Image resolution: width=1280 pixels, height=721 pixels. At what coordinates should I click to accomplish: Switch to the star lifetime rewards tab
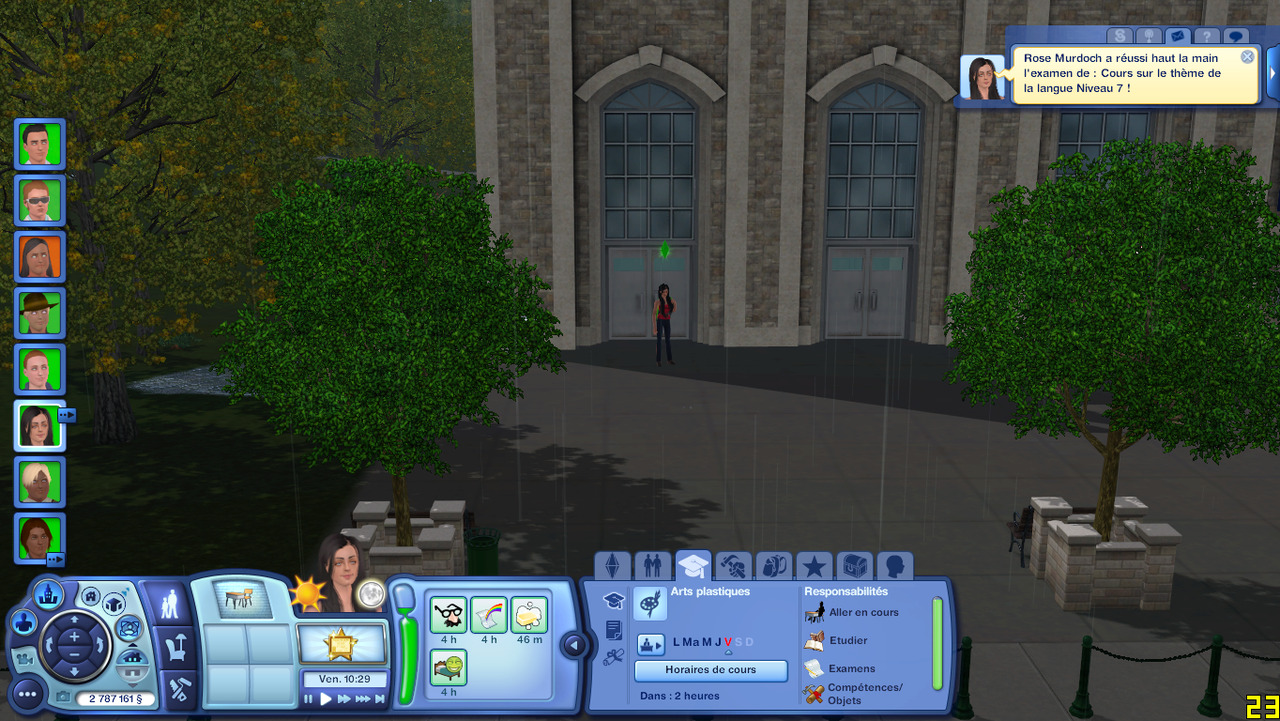click(x=814, y=567)
